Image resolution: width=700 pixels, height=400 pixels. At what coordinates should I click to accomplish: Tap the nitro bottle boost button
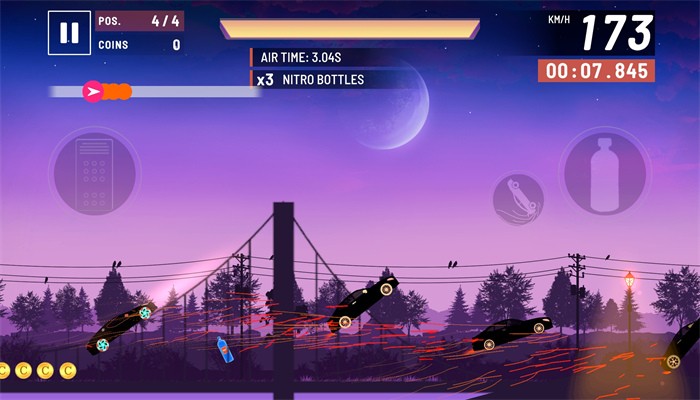pos(605,172)
